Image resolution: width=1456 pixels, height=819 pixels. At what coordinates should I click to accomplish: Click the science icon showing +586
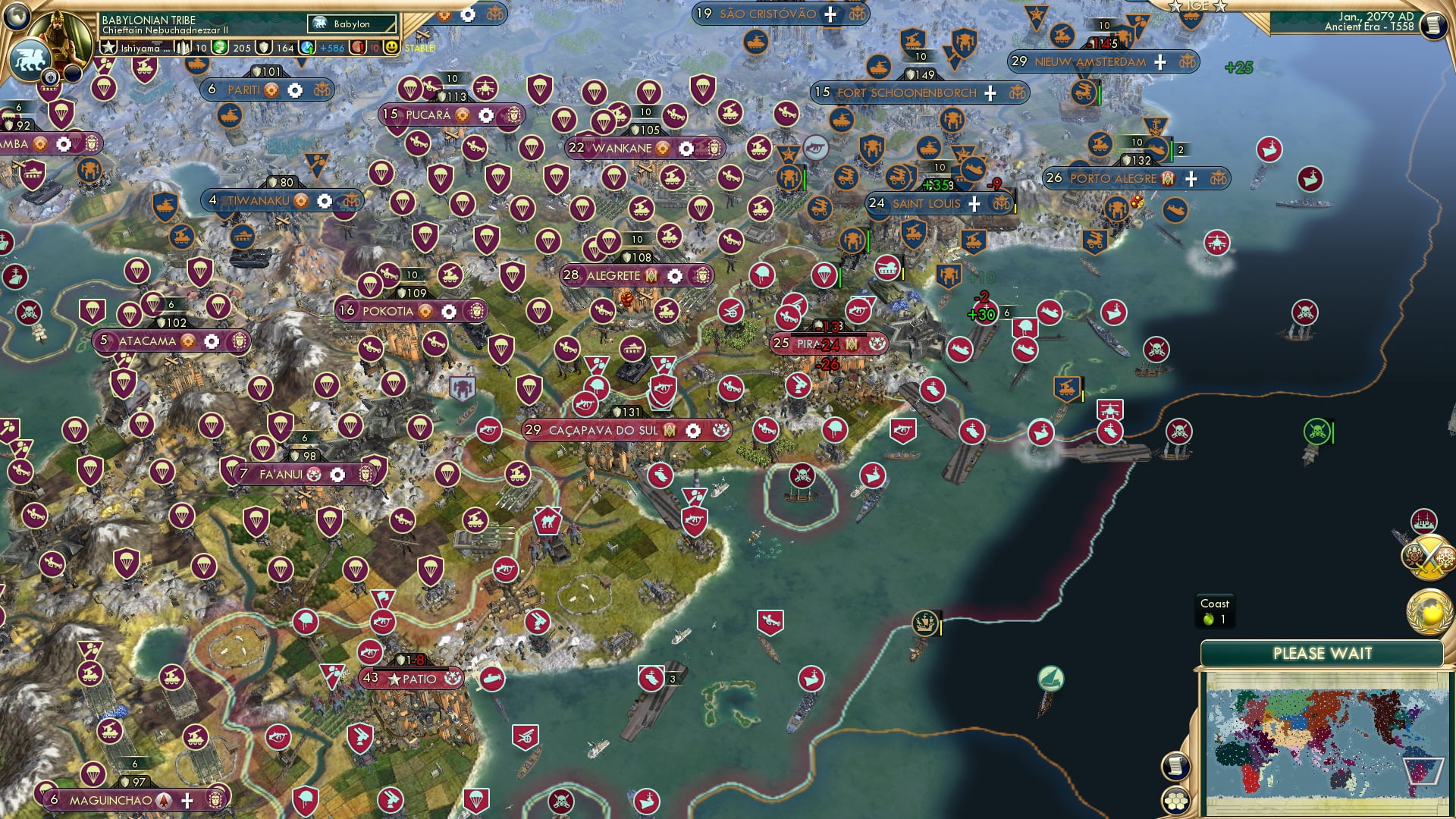click(306, 46)
